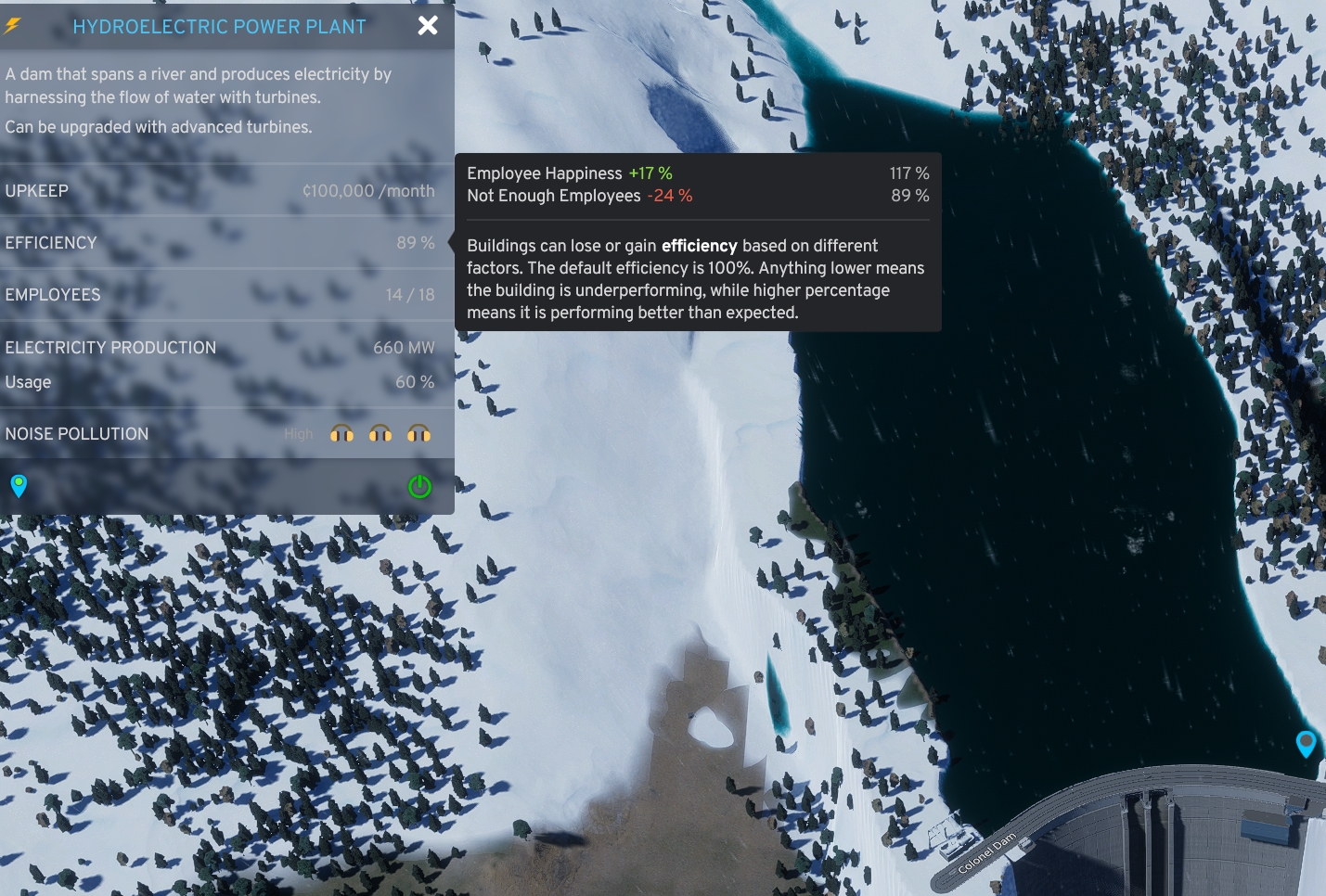This screenshot has height=896, width=1326.
Task: Toggle the plant off with the green power switch
Action: point(418,486)
